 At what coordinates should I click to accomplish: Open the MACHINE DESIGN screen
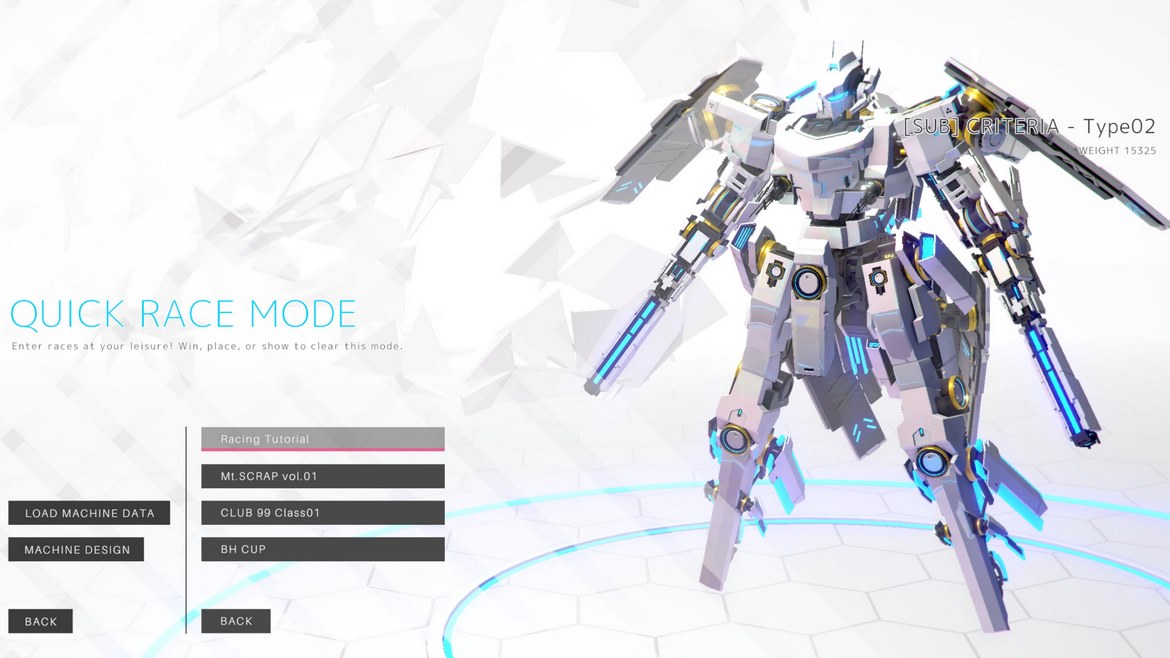pyautogui.click(x=76, y=549)
